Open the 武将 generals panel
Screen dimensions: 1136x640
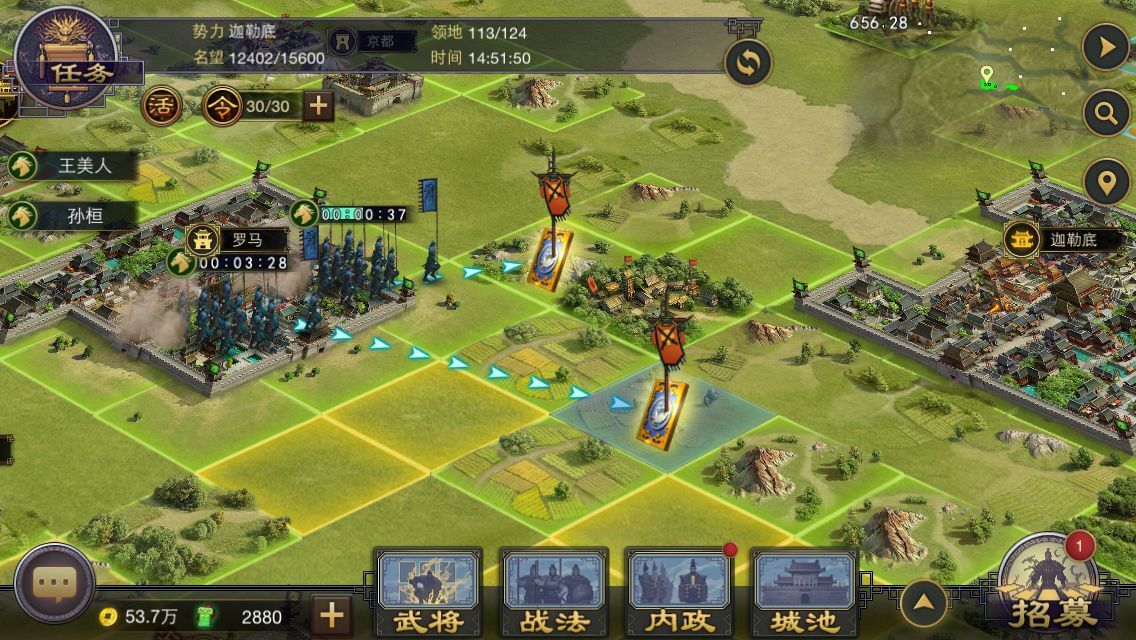428,592
